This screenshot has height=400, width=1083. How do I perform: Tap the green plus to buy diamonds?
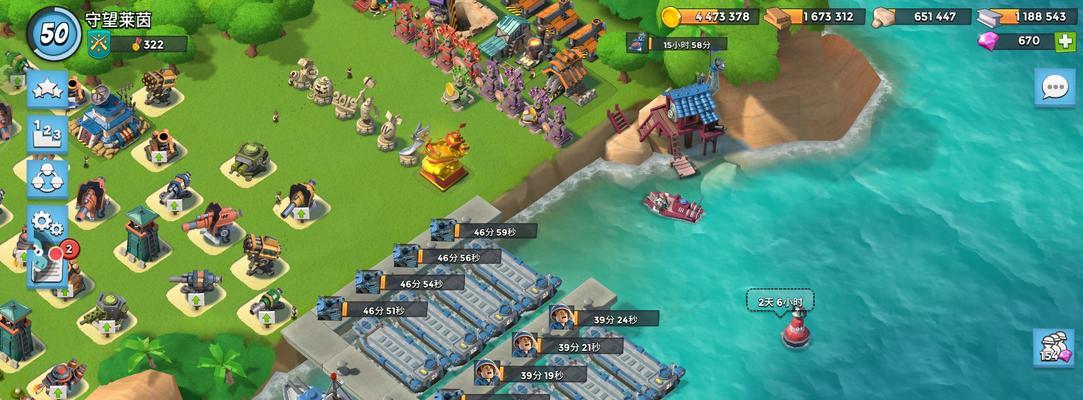coord(1064,41)
